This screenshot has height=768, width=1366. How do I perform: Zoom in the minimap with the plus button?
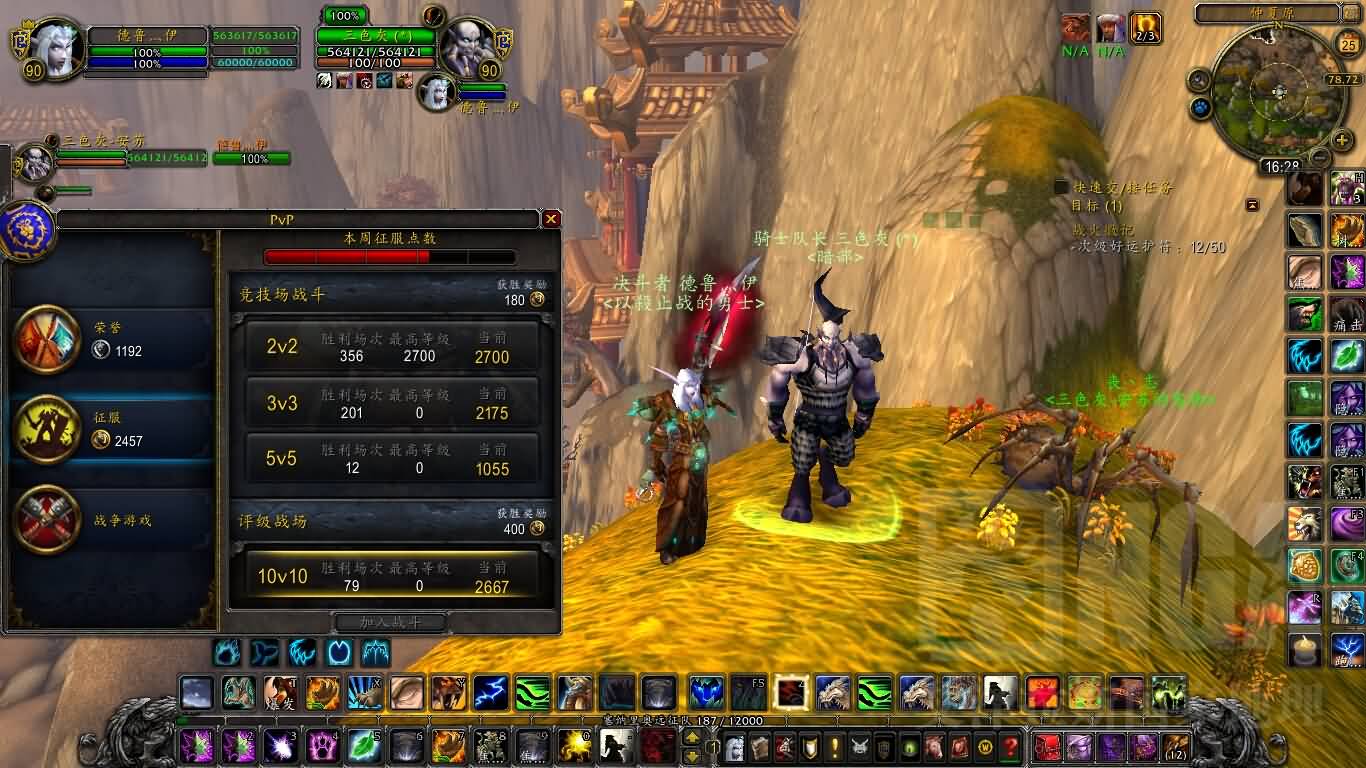click(x=1343, y=139)
